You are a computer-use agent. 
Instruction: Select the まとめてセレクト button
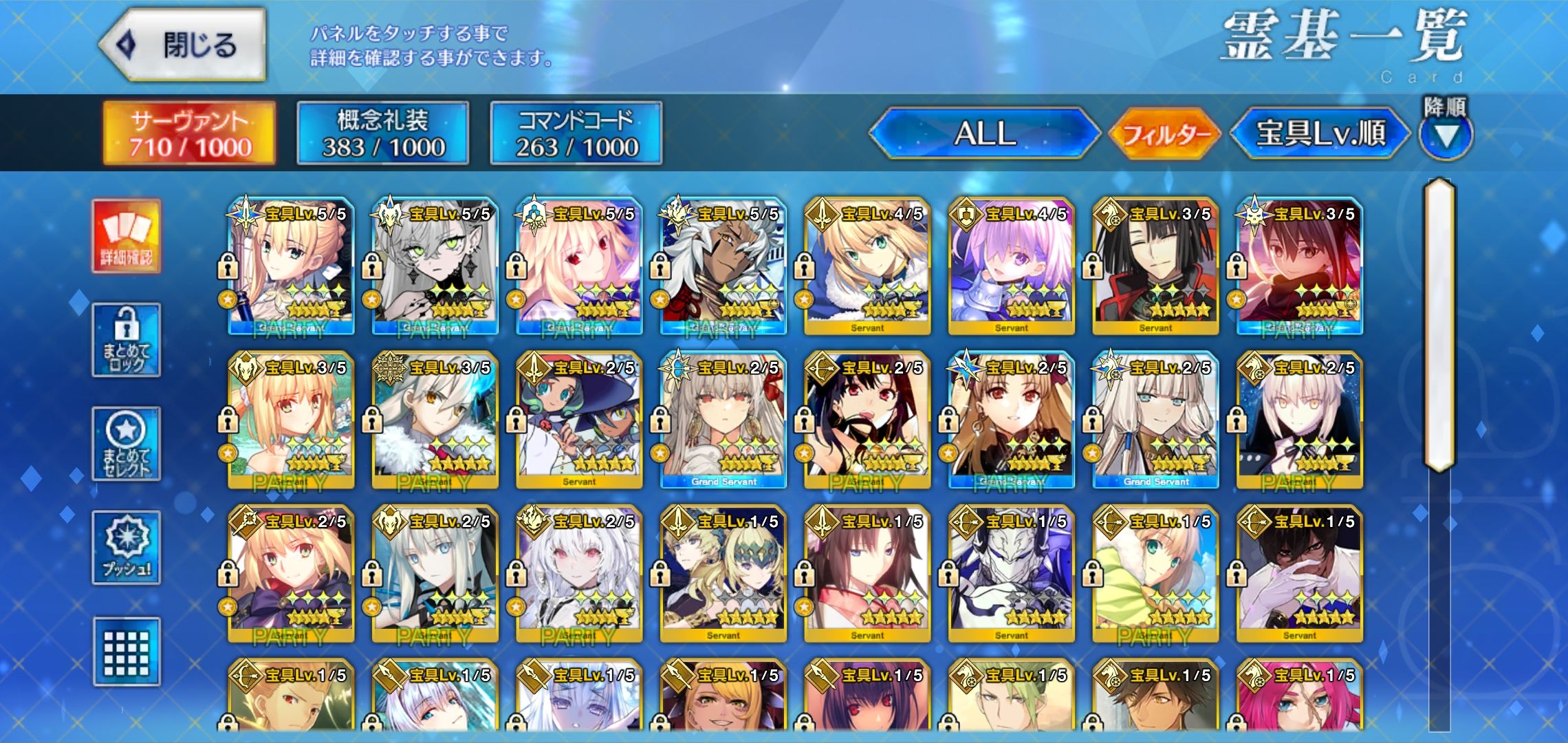127,444
